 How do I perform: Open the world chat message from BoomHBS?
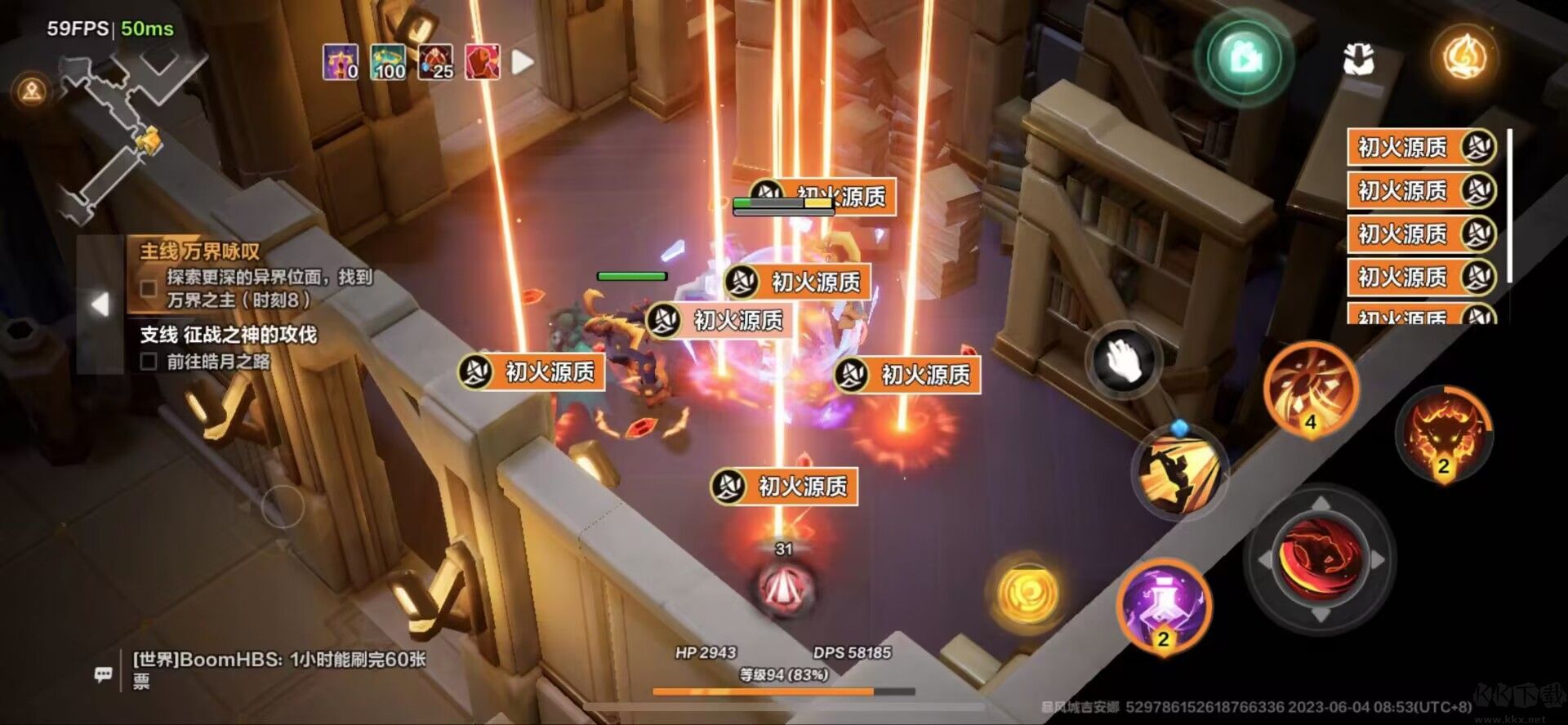(279, 669)
